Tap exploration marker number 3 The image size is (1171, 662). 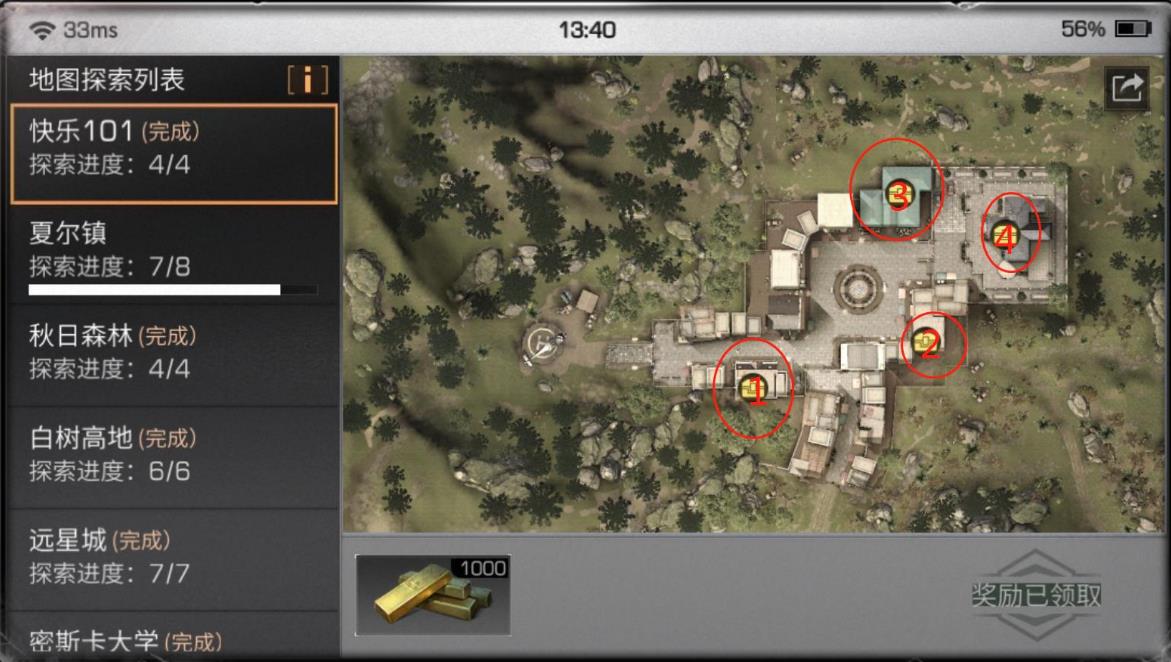[898, 194]
